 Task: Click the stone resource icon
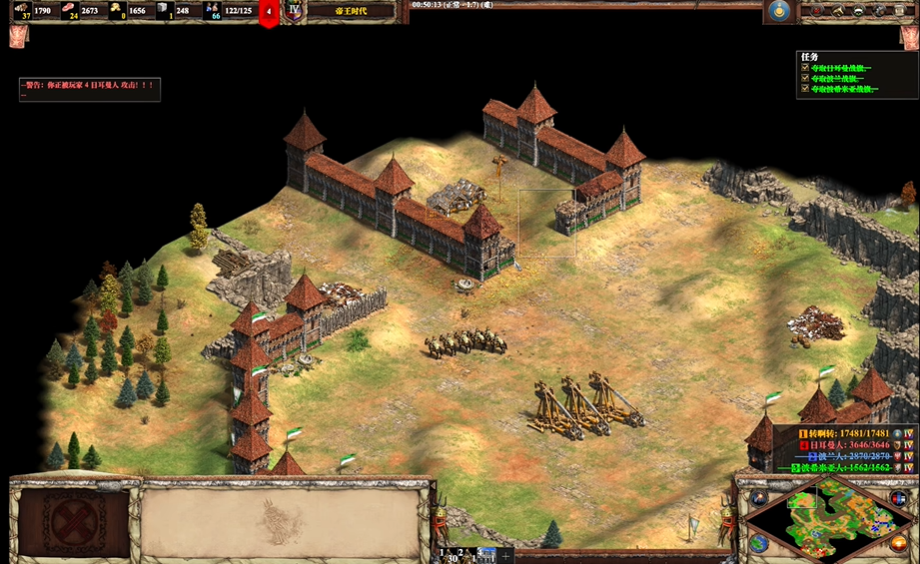point(164,10)
